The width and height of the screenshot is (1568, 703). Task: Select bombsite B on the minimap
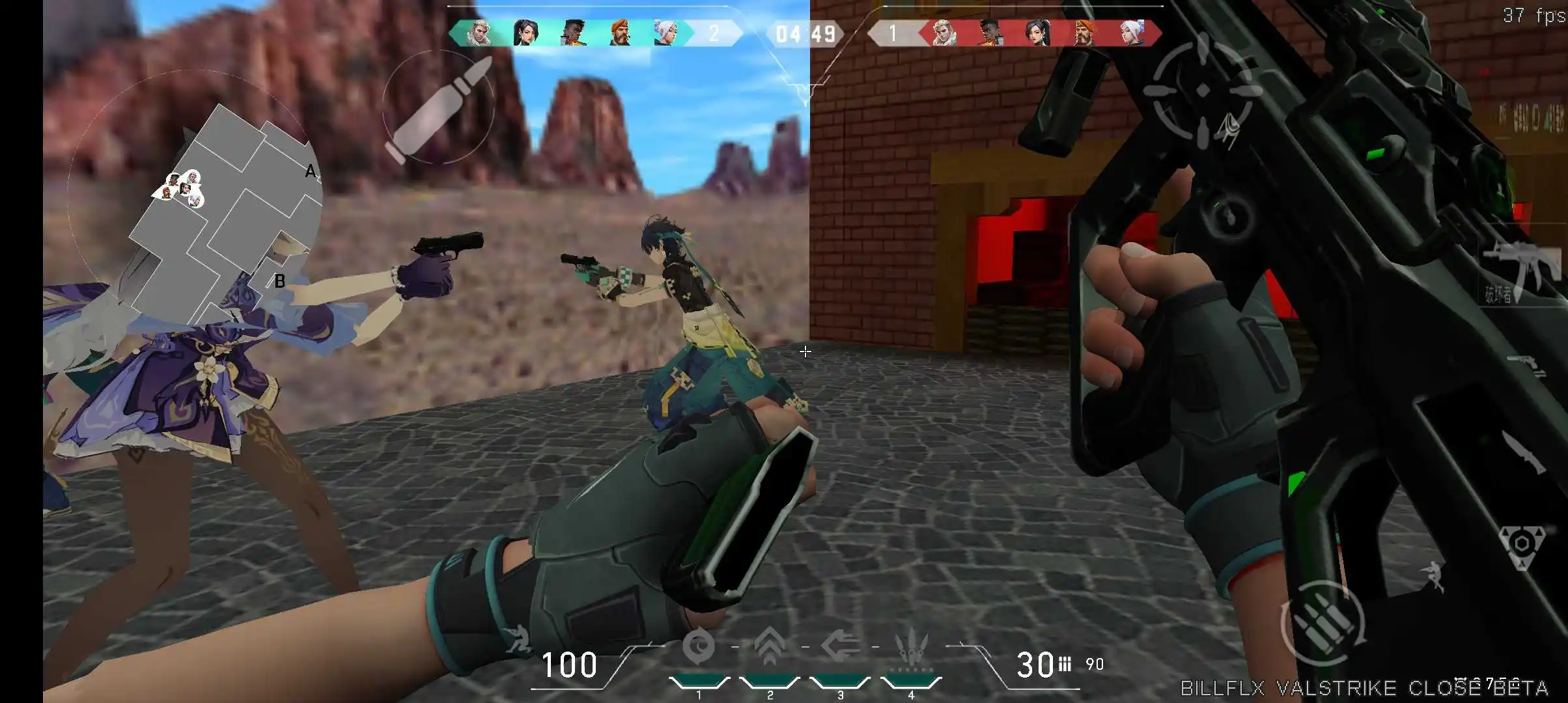click(280, 282)
